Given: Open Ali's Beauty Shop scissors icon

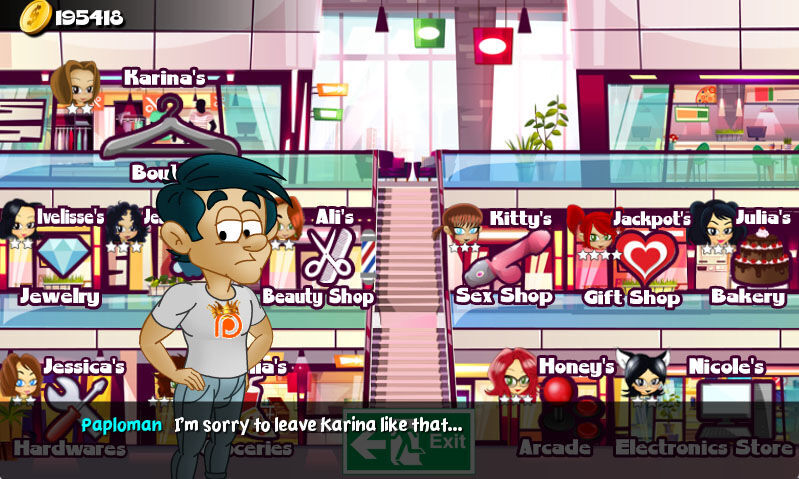Looking at the screenshot, I should [327, 256].
